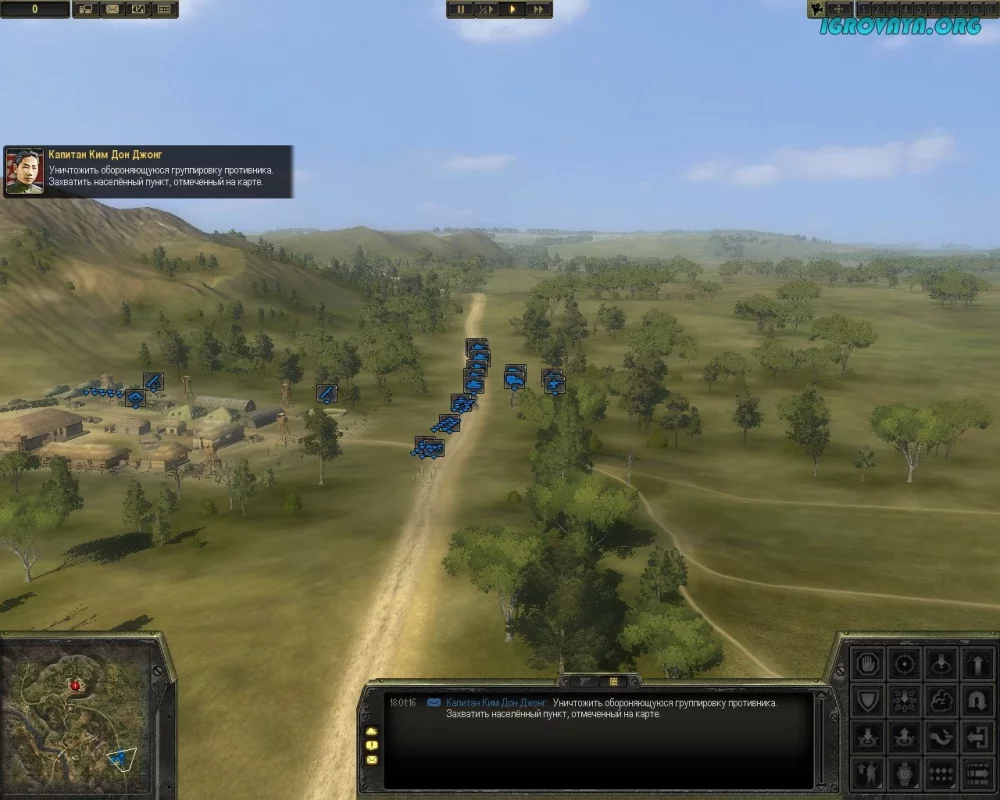The image size is (1000, 800).
Task: Pause the game with the pause button
Action: click(462, 9)
